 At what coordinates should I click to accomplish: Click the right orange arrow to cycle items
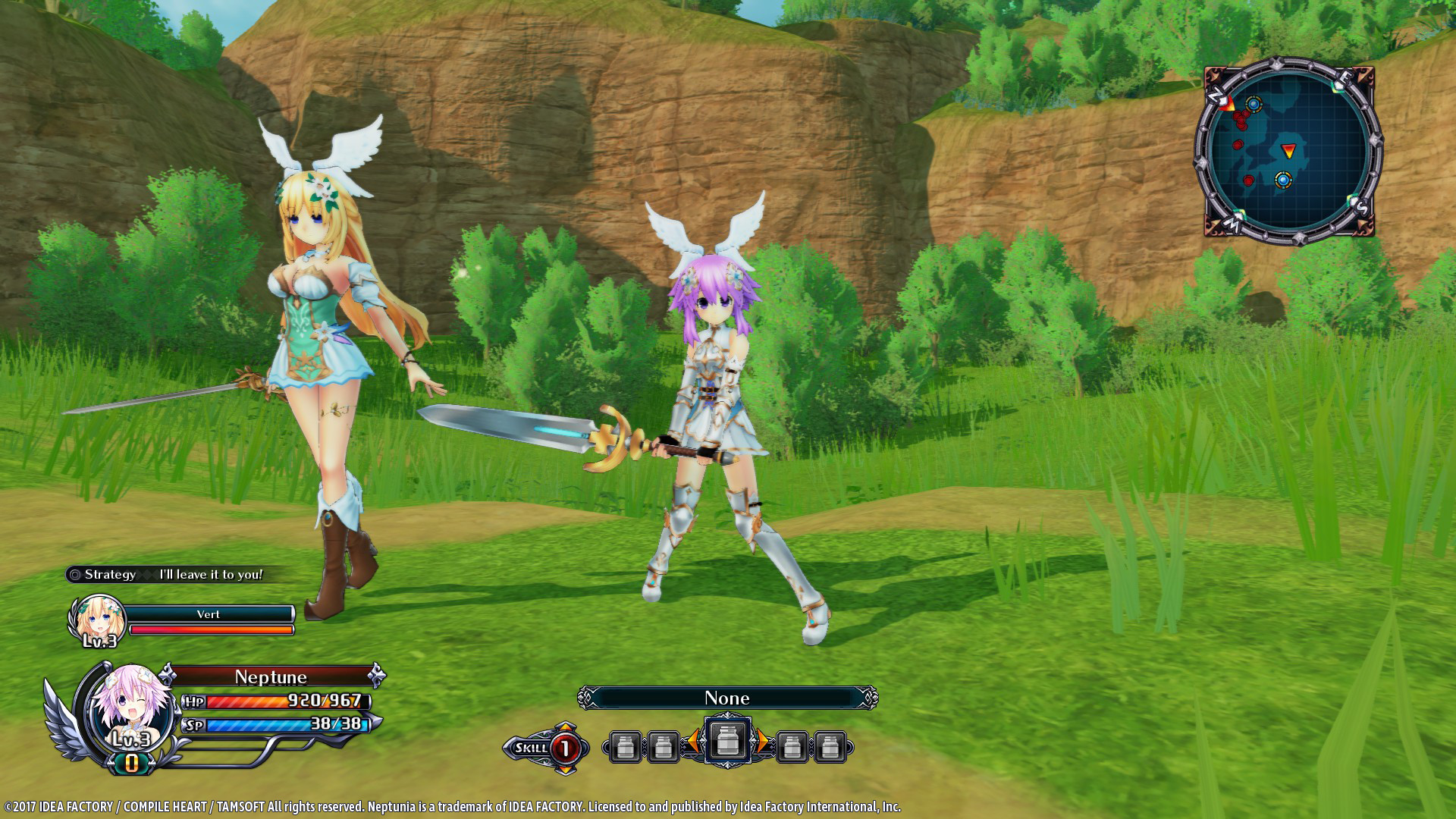click(761, 741)
